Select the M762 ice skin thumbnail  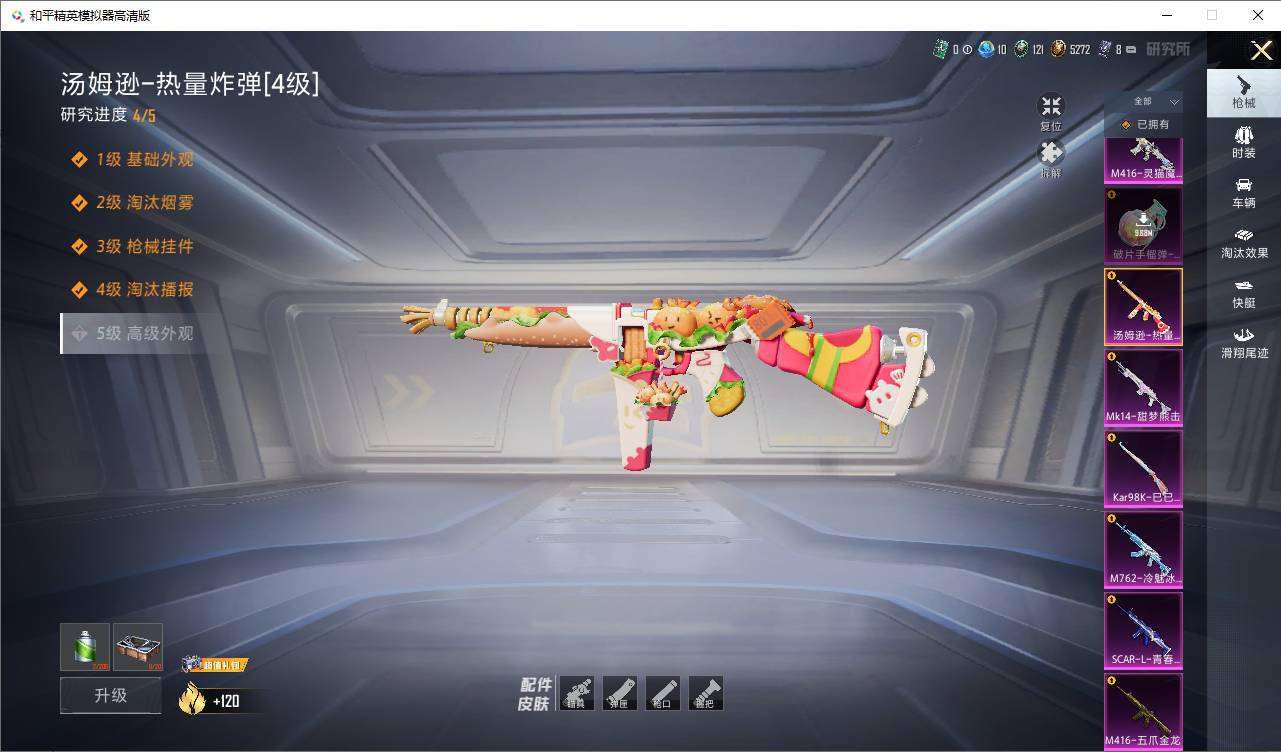point(1143,550)
